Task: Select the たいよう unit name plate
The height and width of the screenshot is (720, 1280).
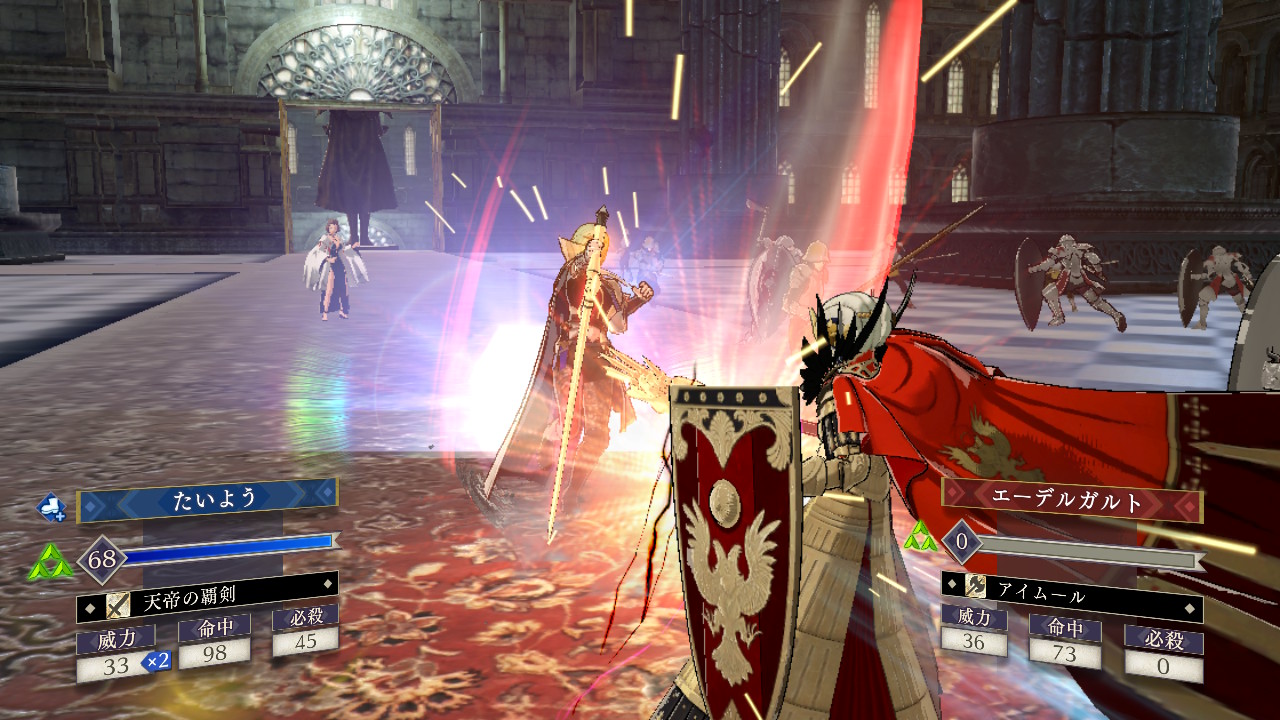Action: coord(206,501)
